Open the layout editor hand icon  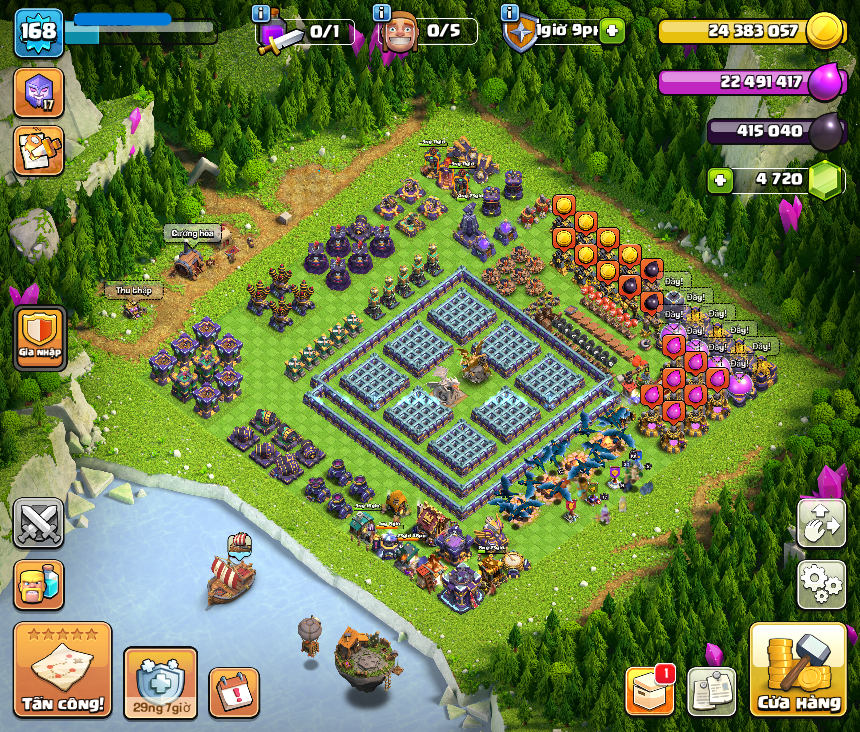(x=820, y=523)
